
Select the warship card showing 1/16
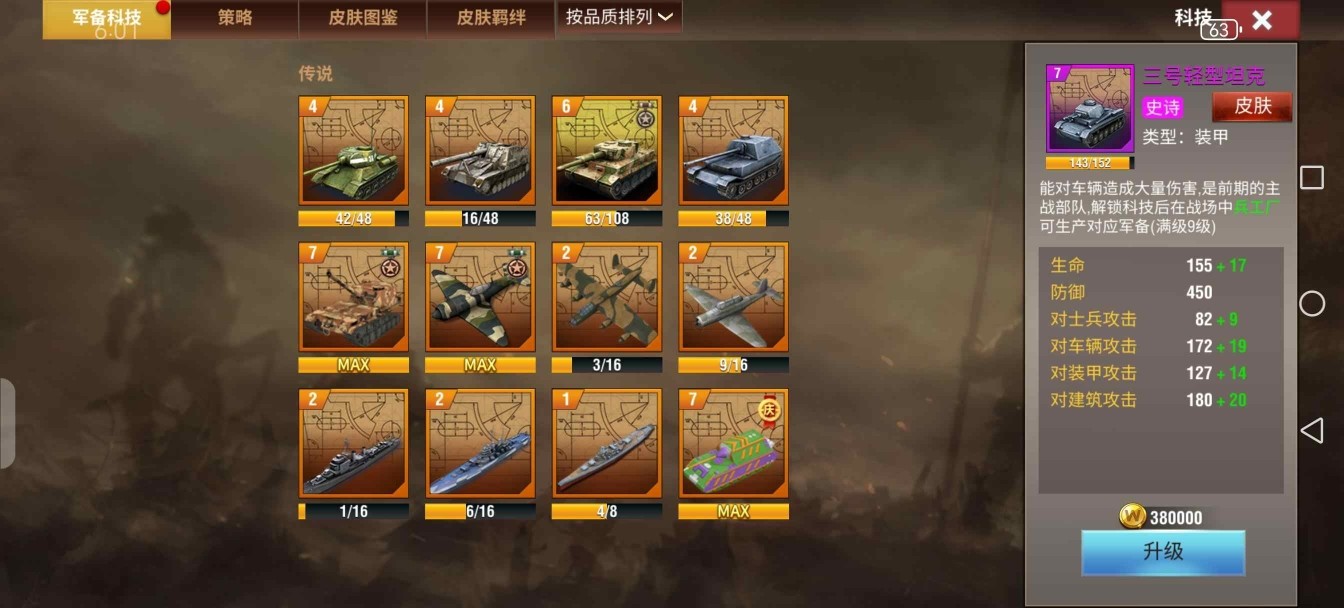click(x=353, y=444)
